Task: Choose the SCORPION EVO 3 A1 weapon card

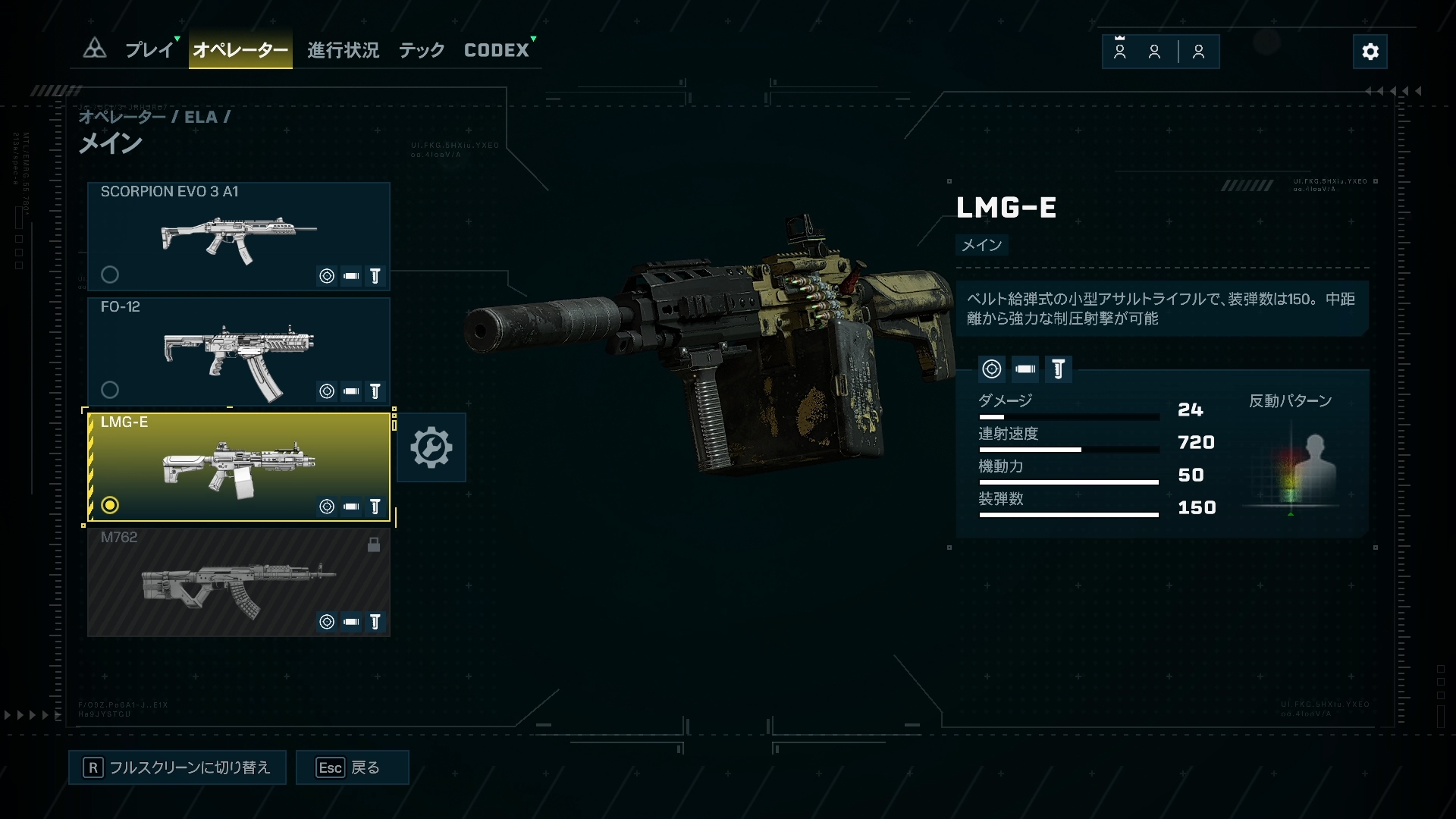Action: 239,236
